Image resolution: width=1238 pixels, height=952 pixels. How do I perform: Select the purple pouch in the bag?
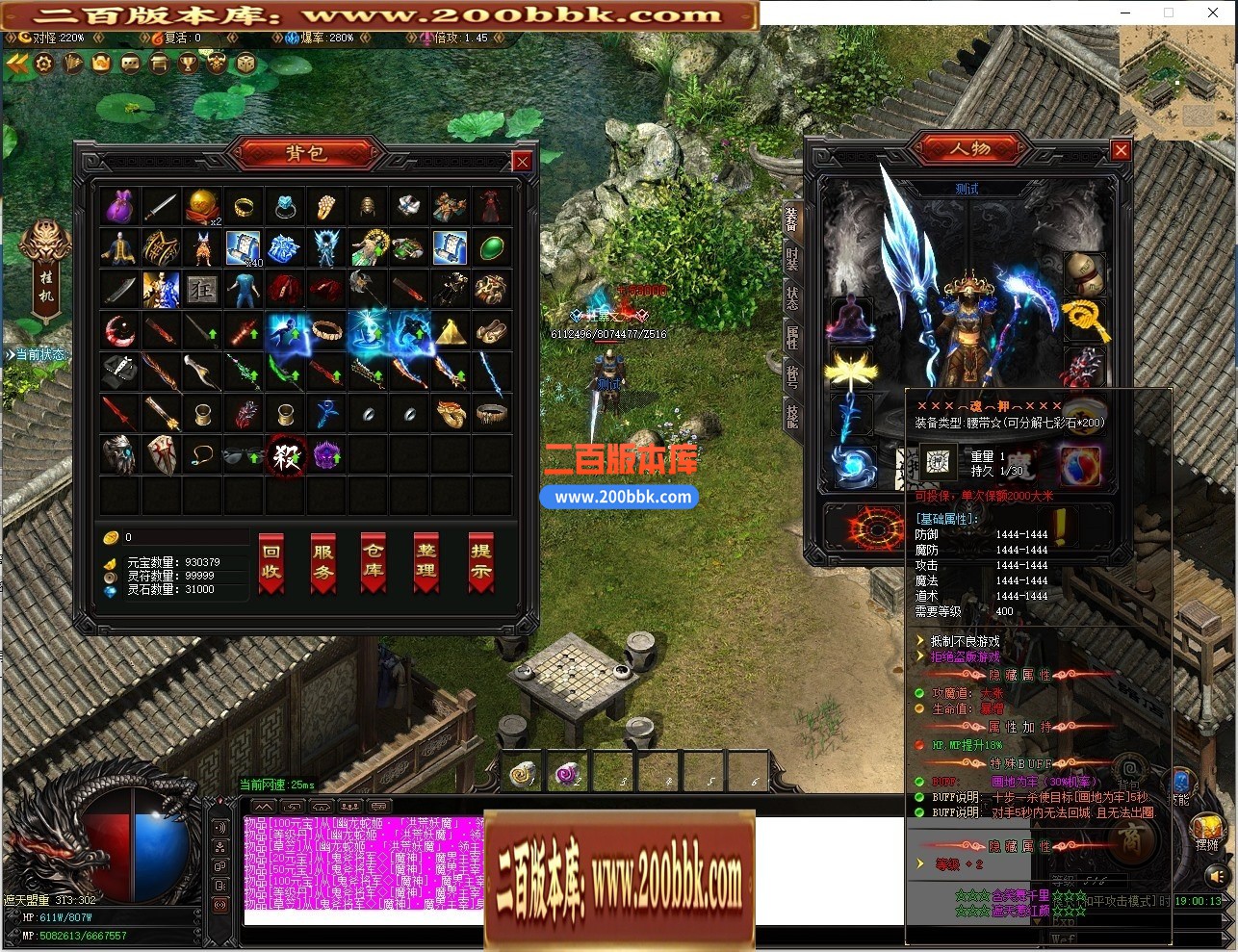[x=118, y=206]
